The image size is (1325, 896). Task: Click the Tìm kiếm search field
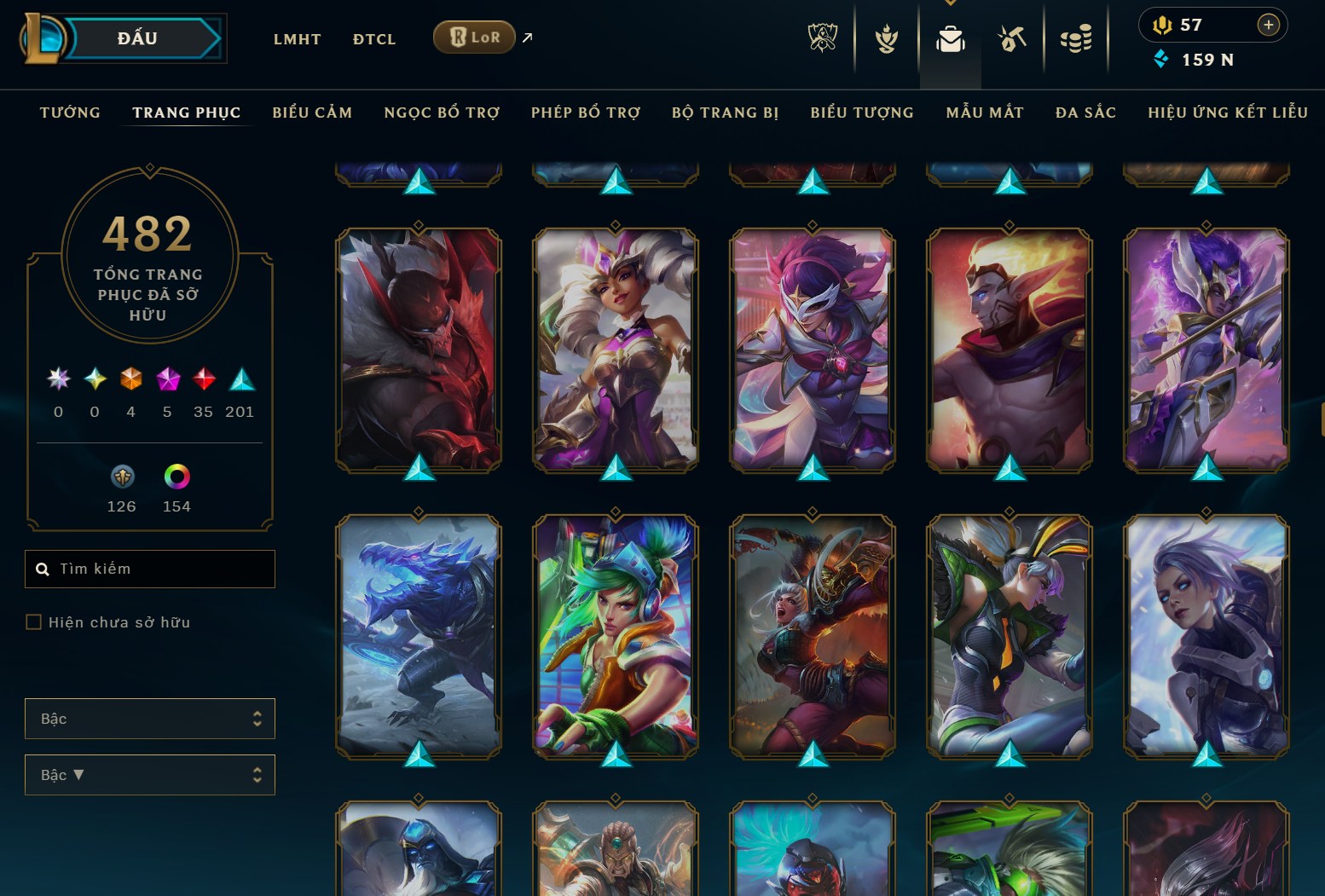click(x=150, y=569)
